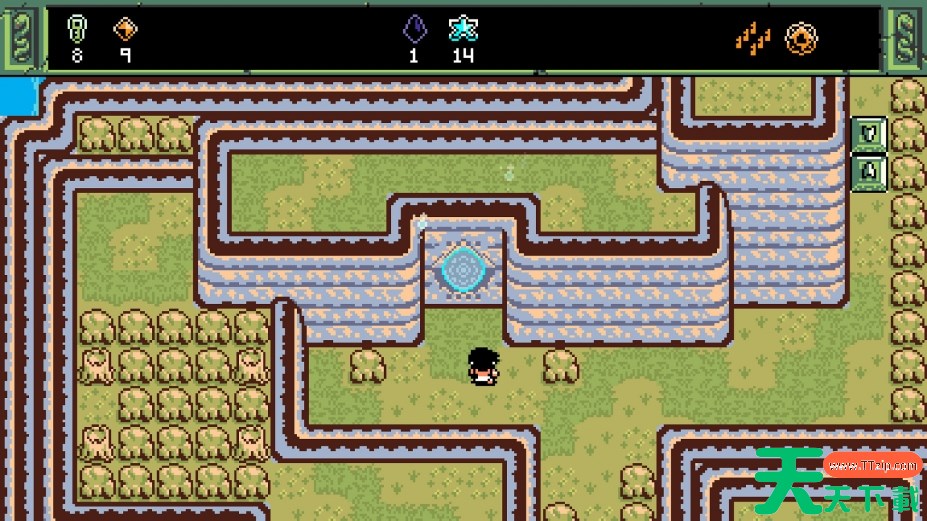
Task: Select the teal star creature icon
Action: [462, 28]
